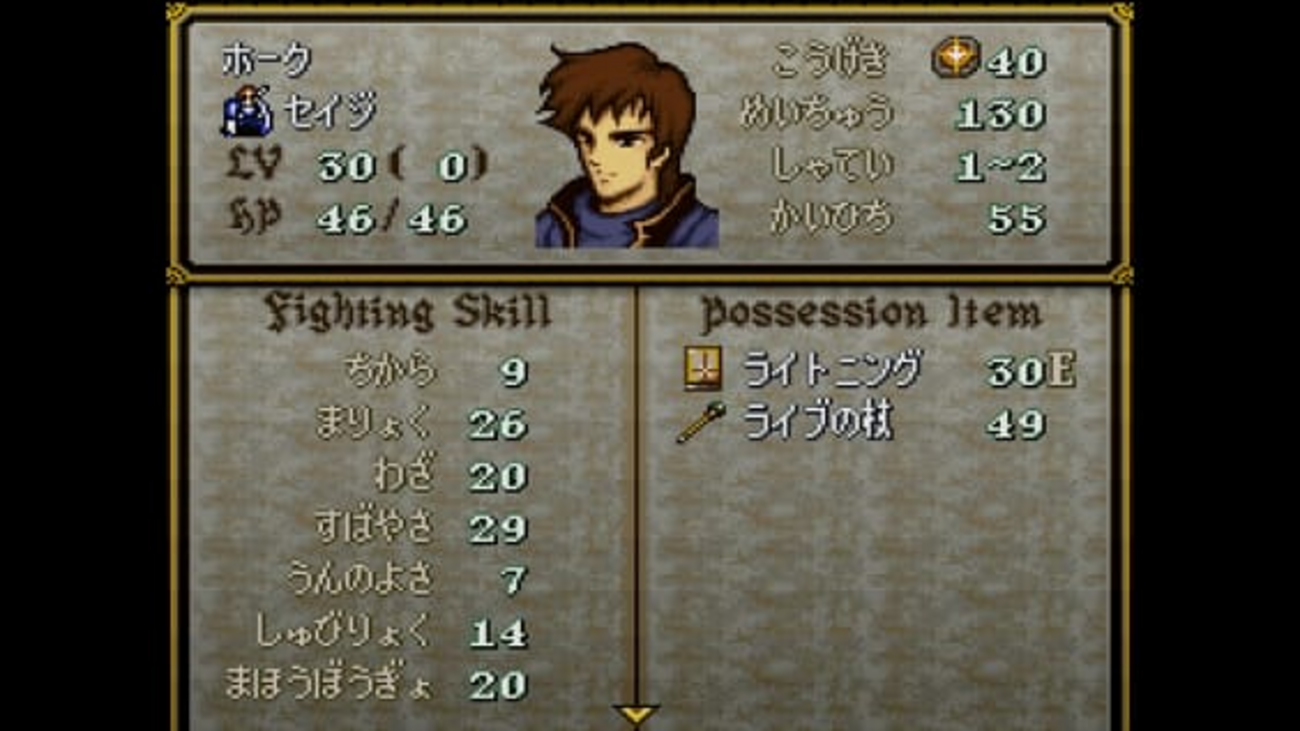The width and height of the screenshot is (1300, 731).
Task: Click the character portrait of ホーク
Action: coord(626,147)
